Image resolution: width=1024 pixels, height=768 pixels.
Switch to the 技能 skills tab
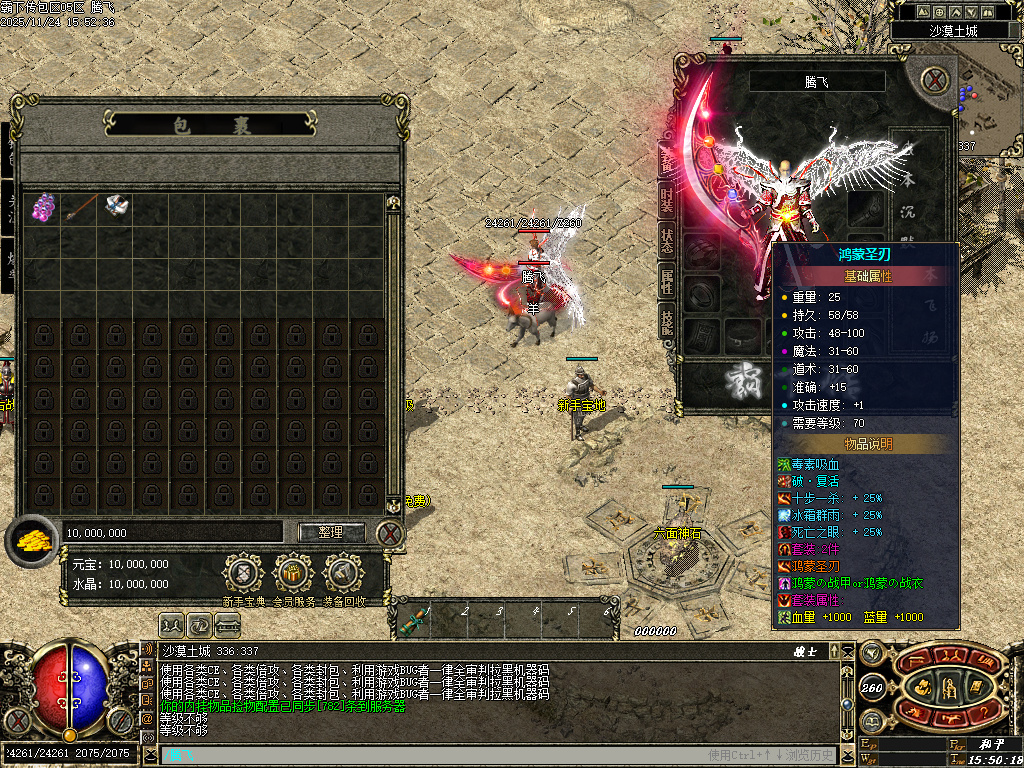[x=667, y=320]
